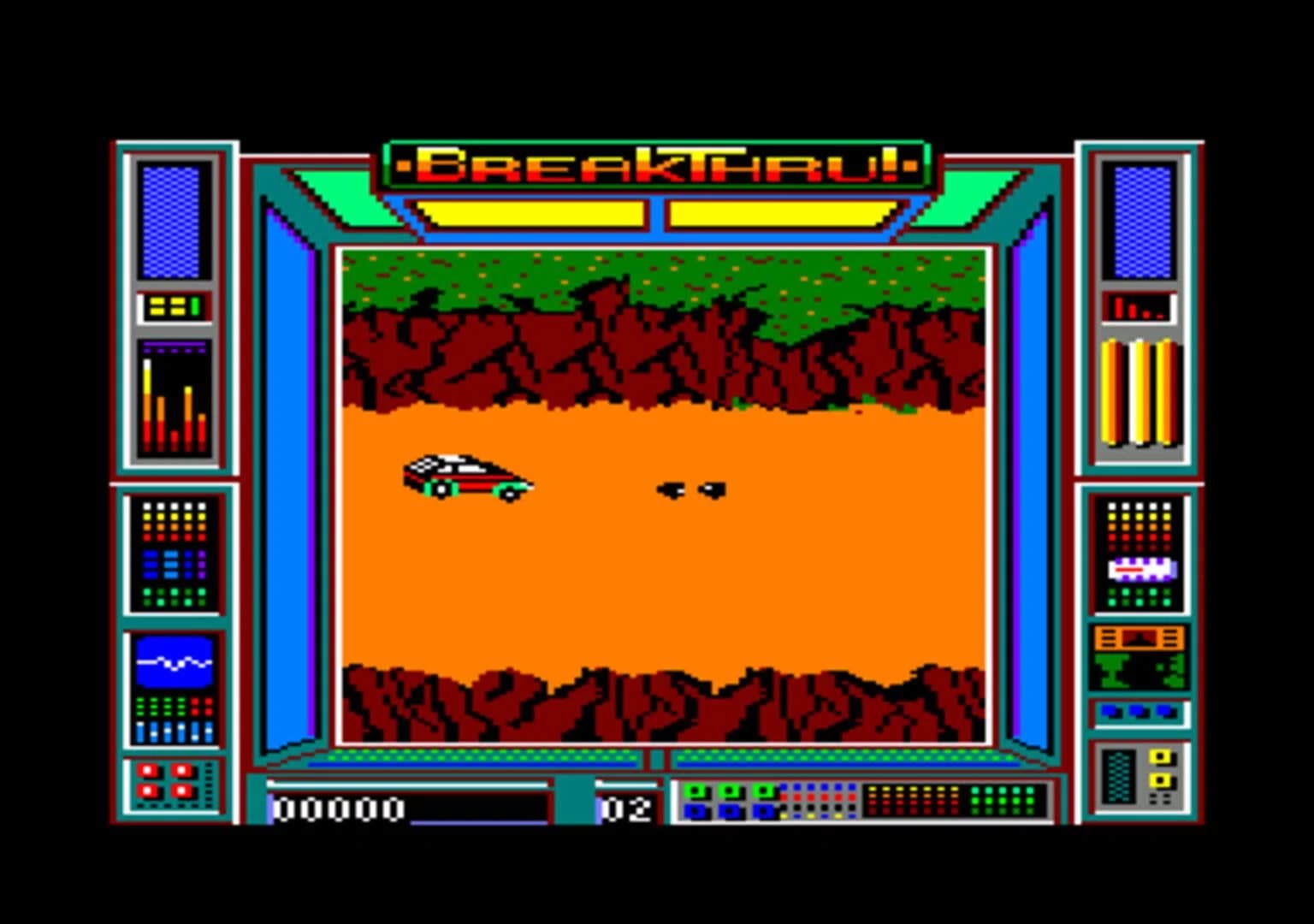Select the orange dashboard display above the trophy
The width and height of the screenshot is (1314, 924).
[x=1138, y=637]
